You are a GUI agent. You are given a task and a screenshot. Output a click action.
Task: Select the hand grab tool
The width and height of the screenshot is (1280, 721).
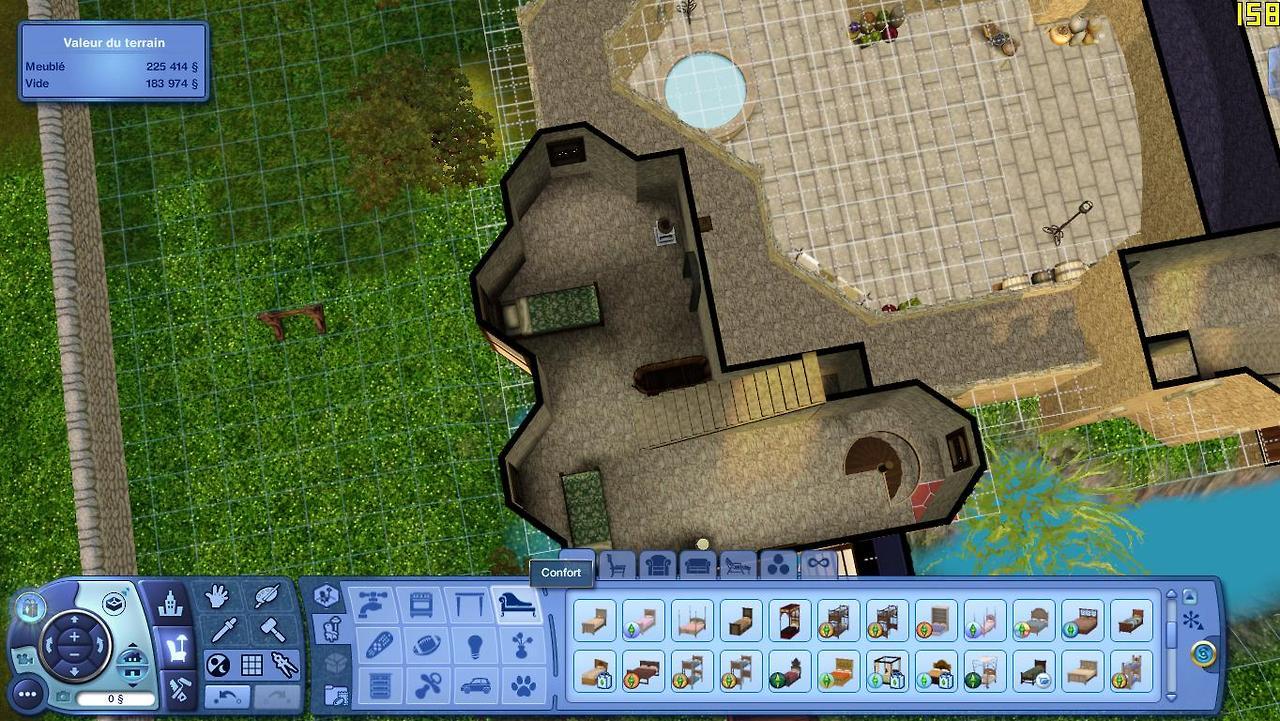217,598
